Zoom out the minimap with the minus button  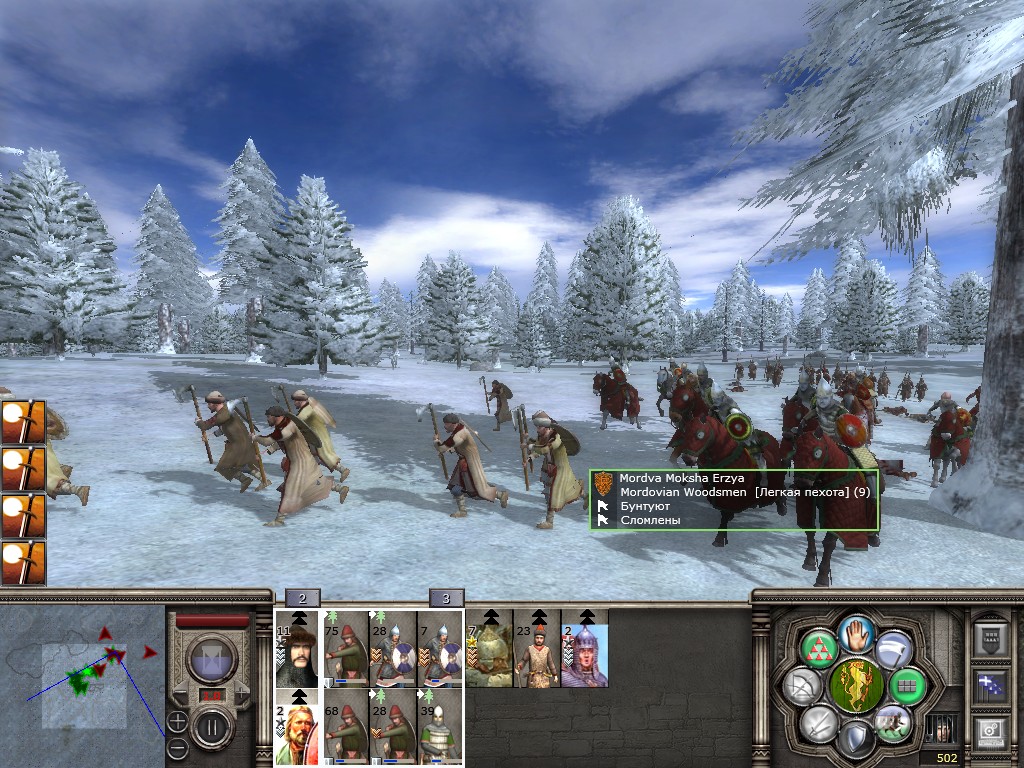pyautogui.click(x=177, y=745)
